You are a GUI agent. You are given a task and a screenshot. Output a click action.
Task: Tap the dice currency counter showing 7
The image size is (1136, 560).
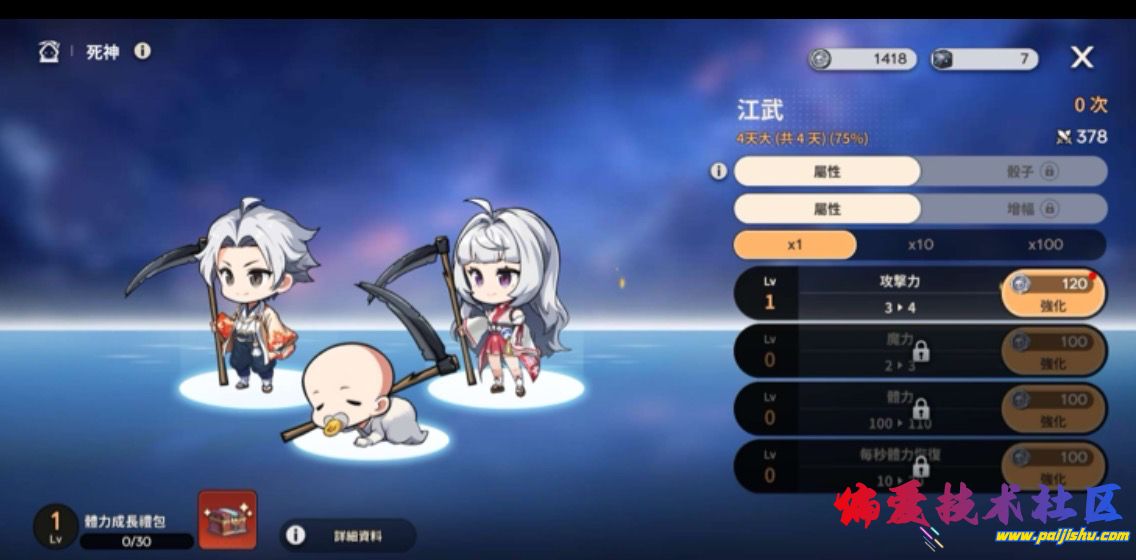(x=984, y=59)
